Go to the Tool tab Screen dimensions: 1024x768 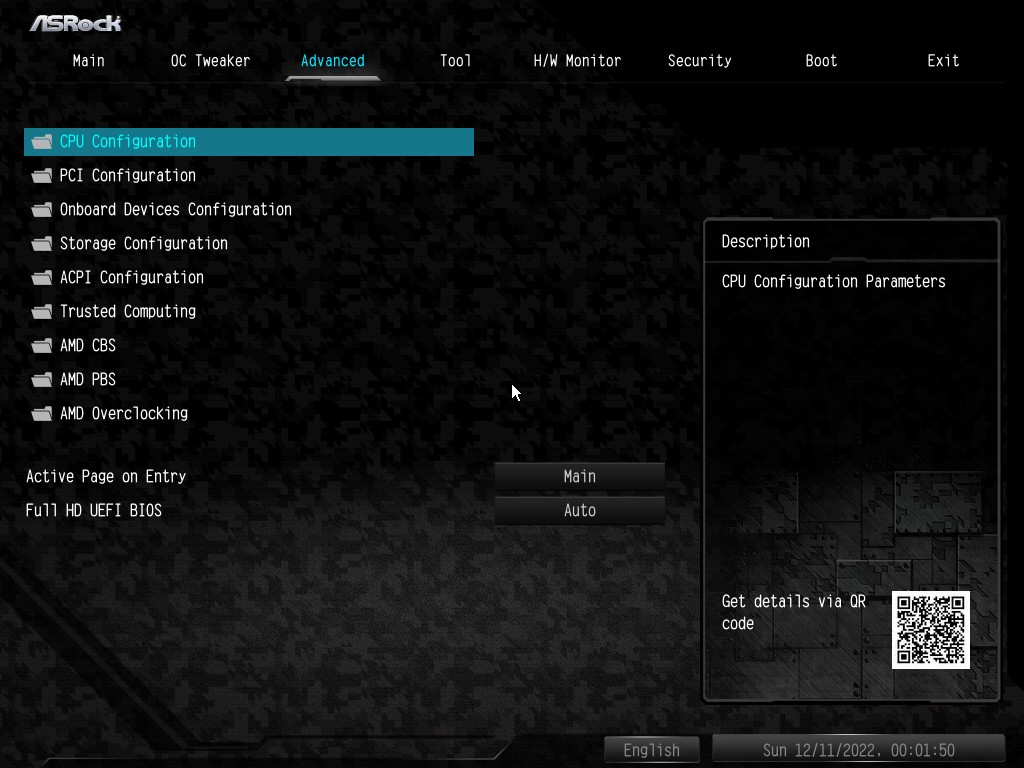(x=455, y=61)
